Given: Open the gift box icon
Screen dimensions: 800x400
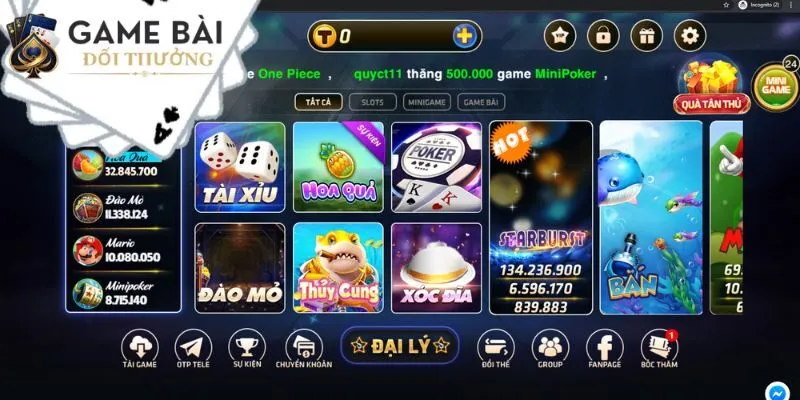Looking at the screenshot, I should coord(646,37).
